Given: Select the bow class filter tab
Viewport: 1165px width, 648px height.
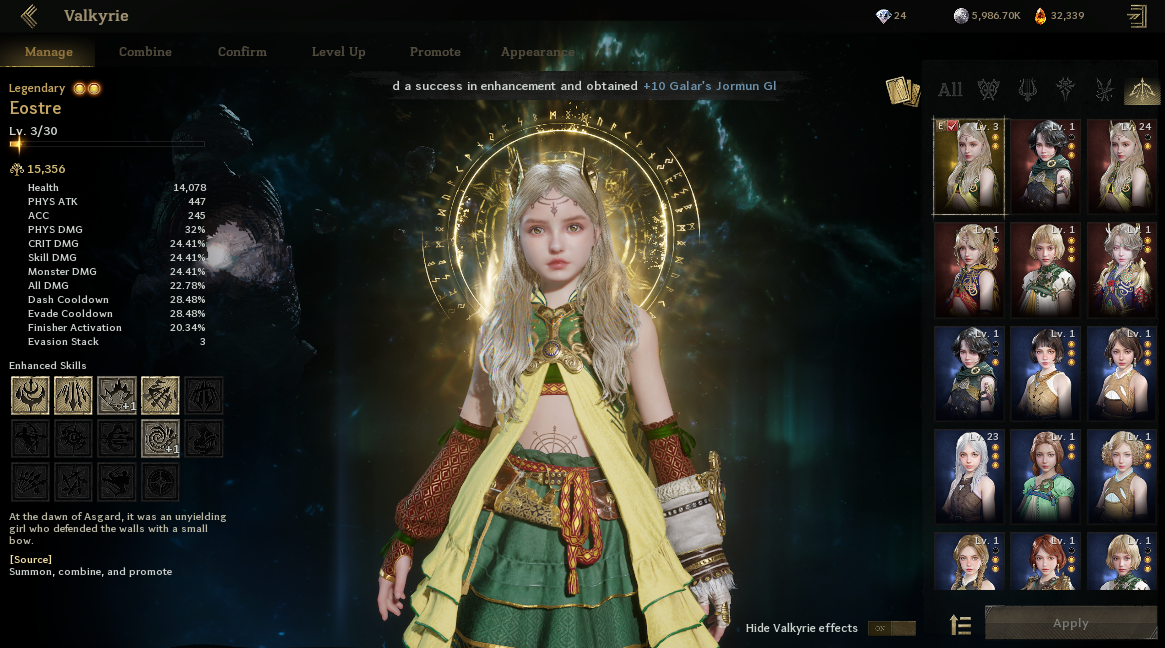Looking at the screenshot, I should [1141, 90].
